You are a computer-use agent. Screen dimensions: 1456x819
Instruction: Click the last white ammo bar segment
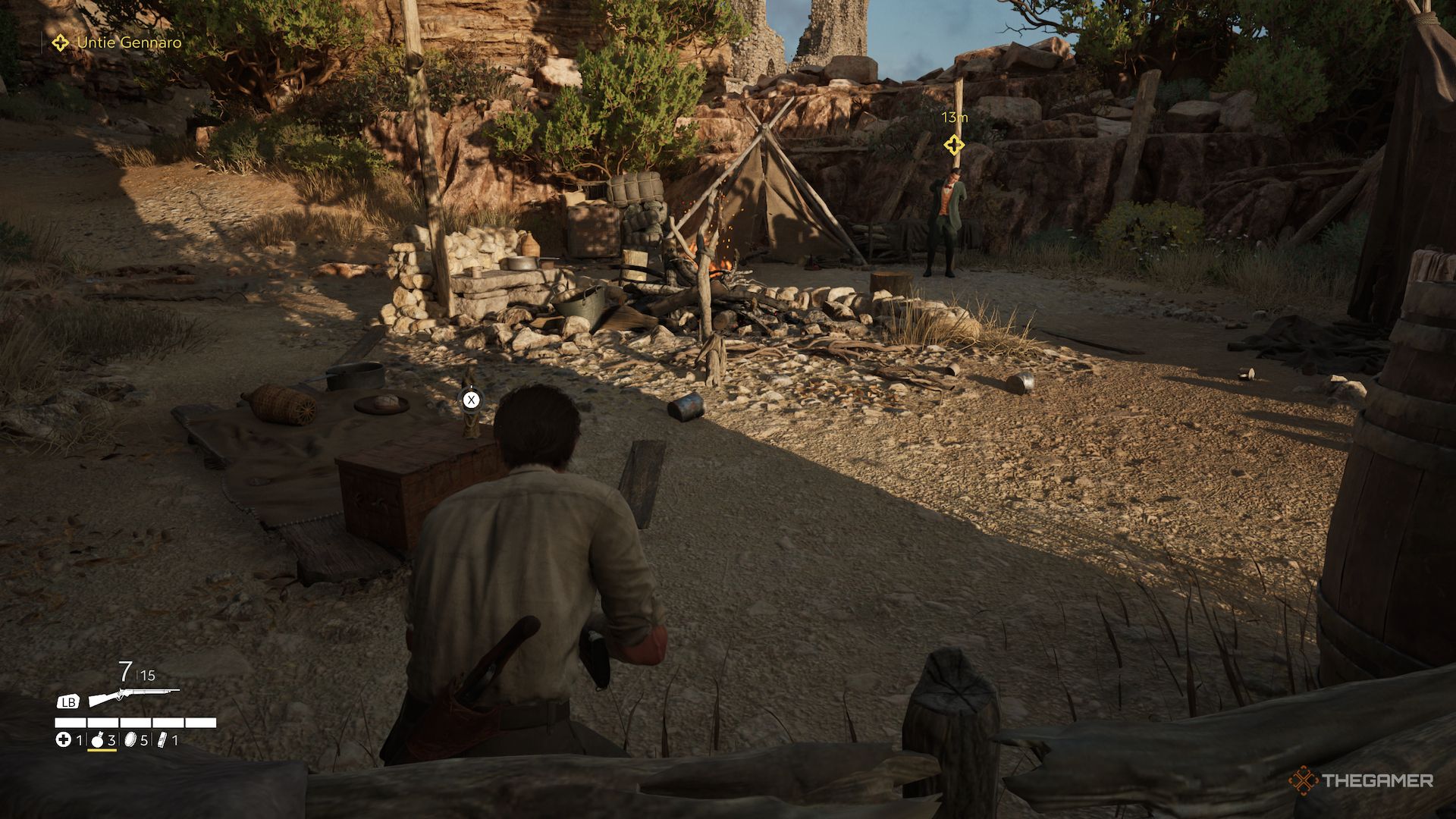[200, 722]
